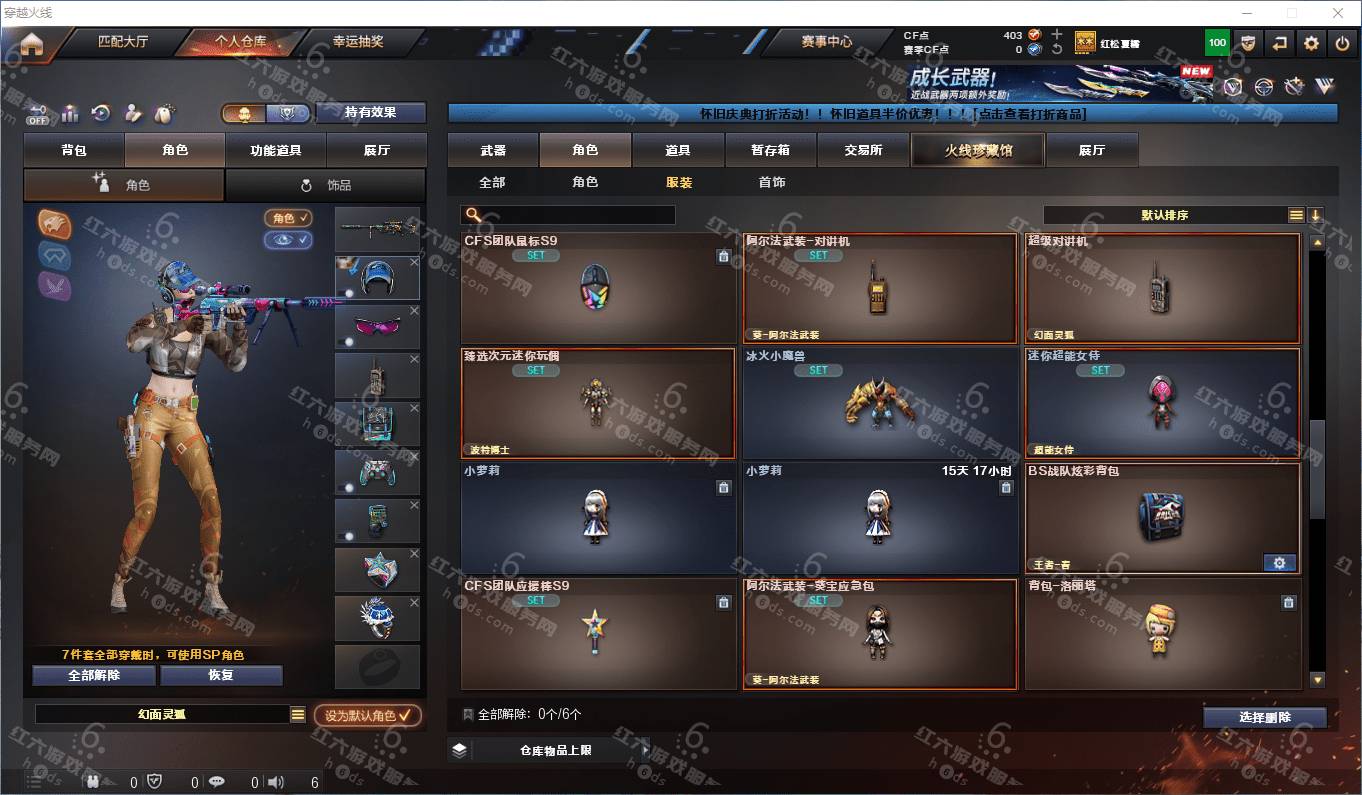Switch to the 武器 weapons tab
This screenshot has width=1362, height=795.
pos(493,150)
